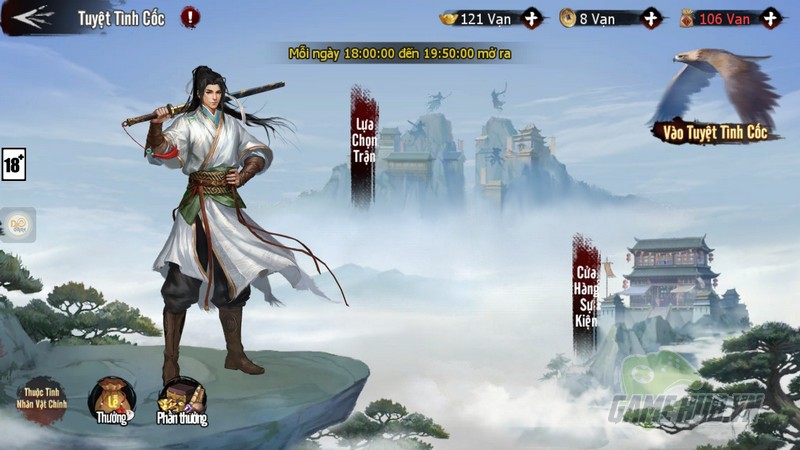
Task: Open the red exclamation info icon
Action: pyautogui.click(x=190, y=17)
